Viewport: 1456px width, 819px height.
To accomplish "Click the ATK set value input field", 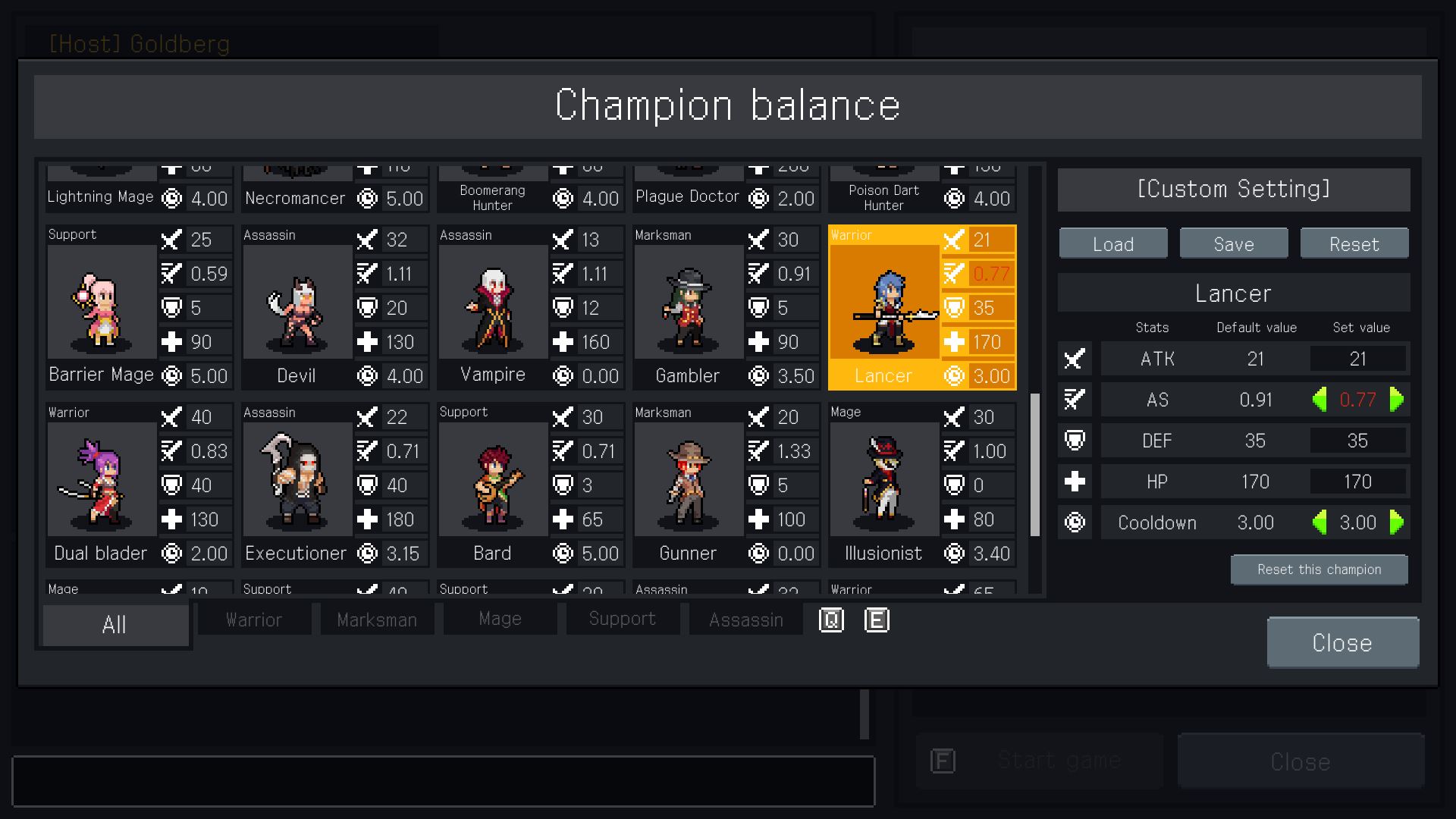I will [1357, 359].
